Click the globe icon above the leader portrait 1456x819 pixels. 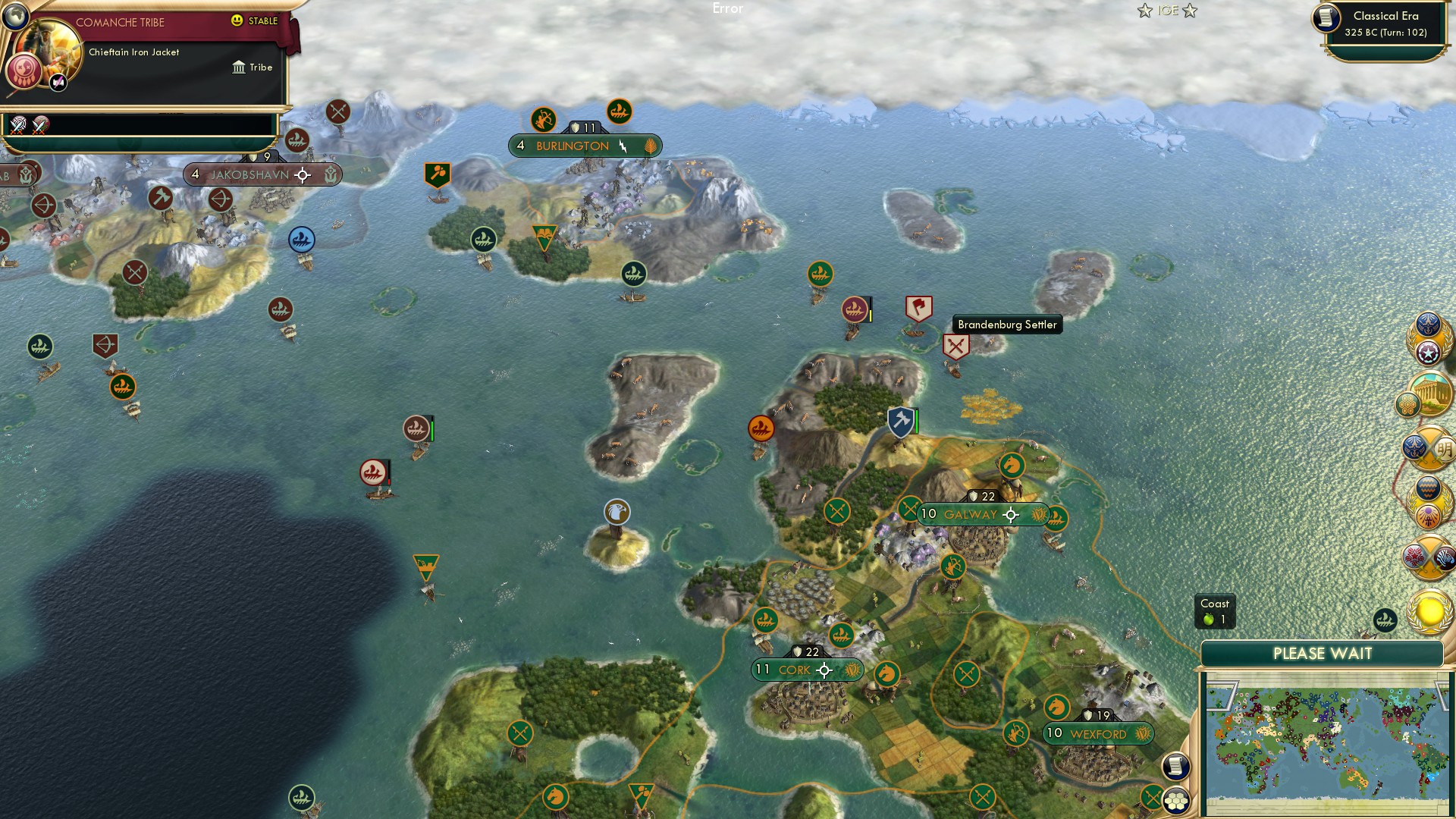click(15, 15)
